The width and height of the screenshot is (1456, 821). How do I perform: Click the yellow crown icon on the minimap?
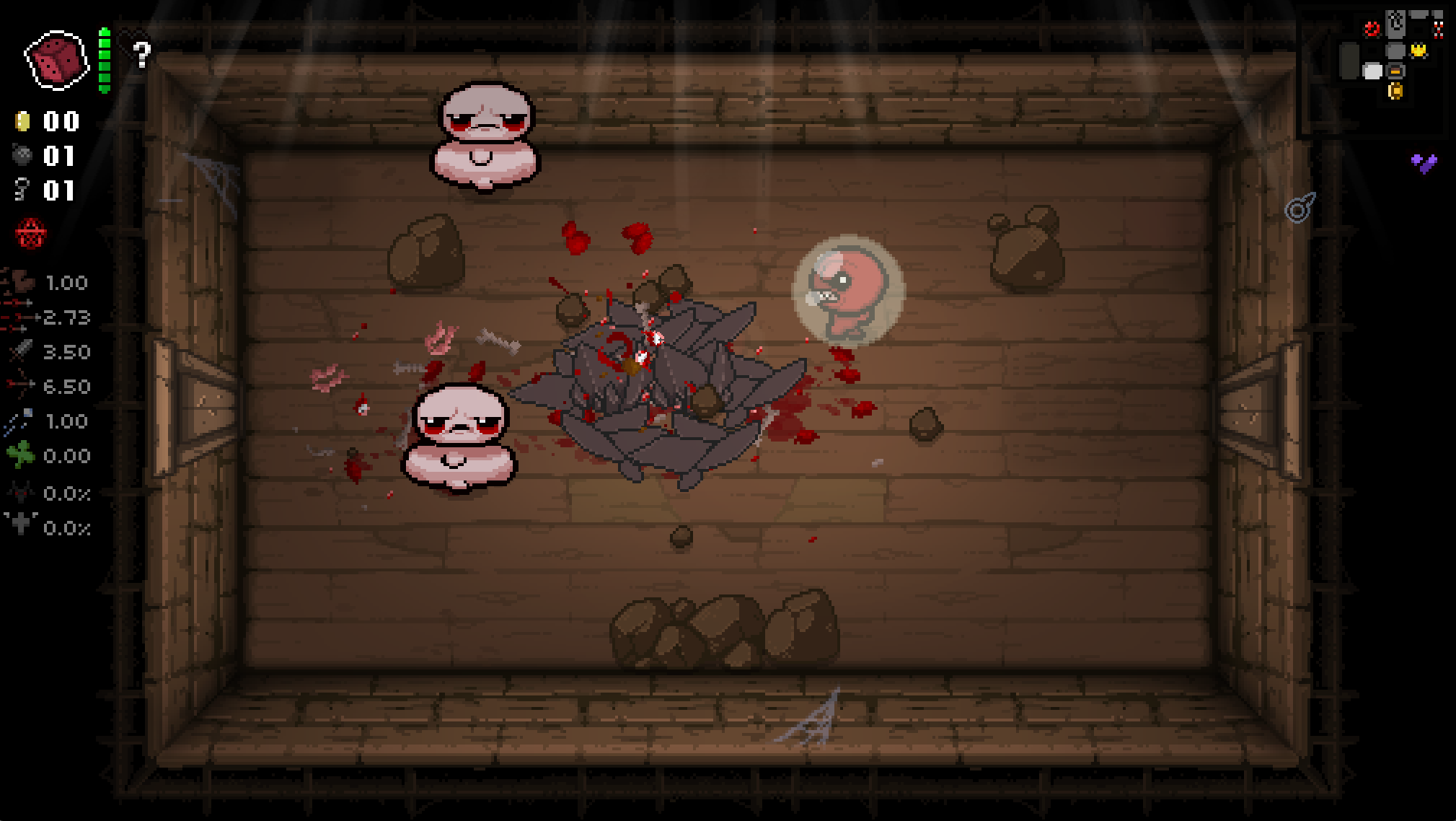pyautogui.click(x=1419, y=51)
